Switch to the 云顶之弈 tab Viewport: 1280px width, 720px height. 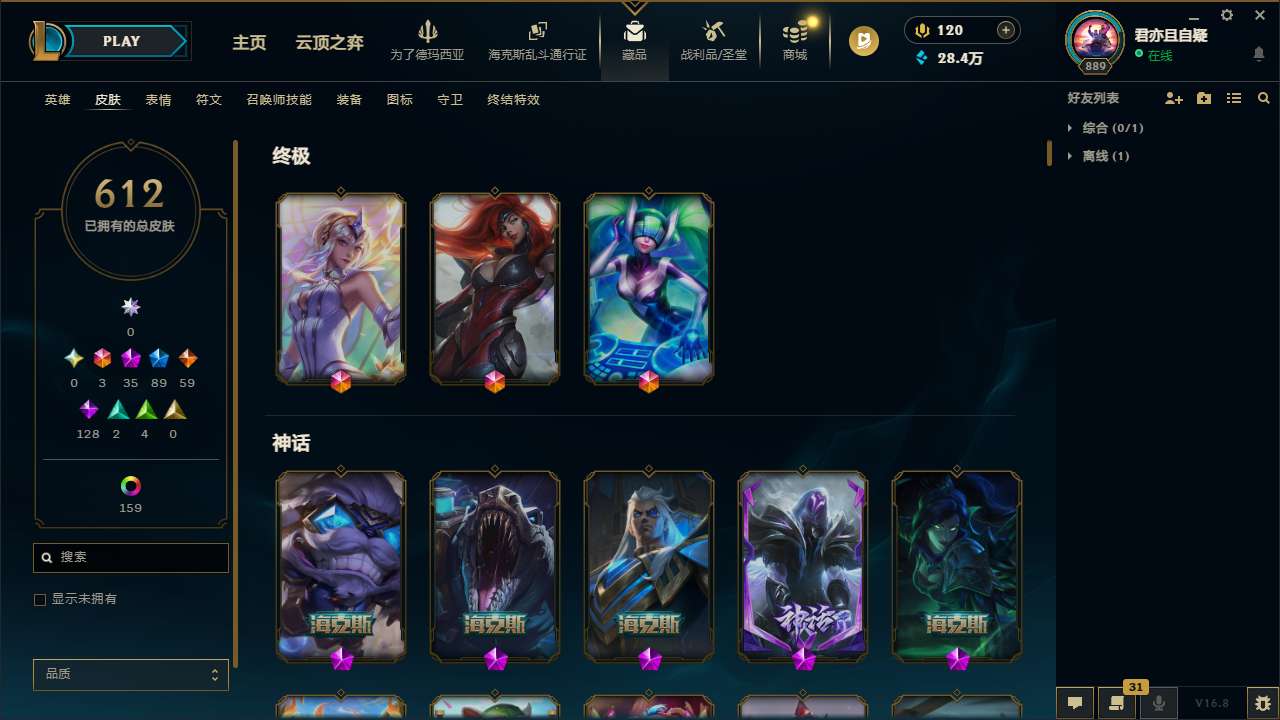coord(329,43)
